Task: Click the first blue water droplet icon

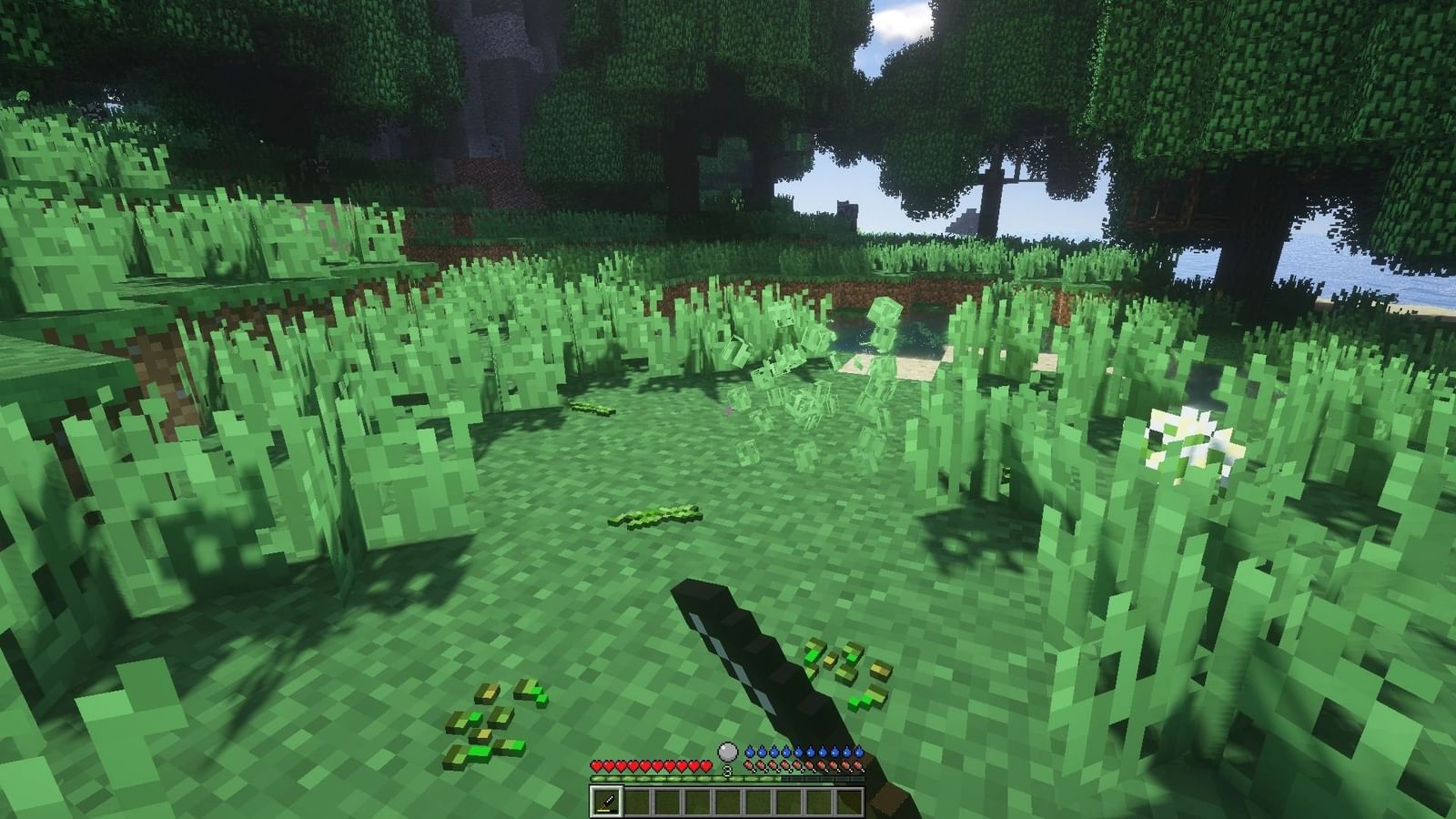Action: (x=750, y=752)
